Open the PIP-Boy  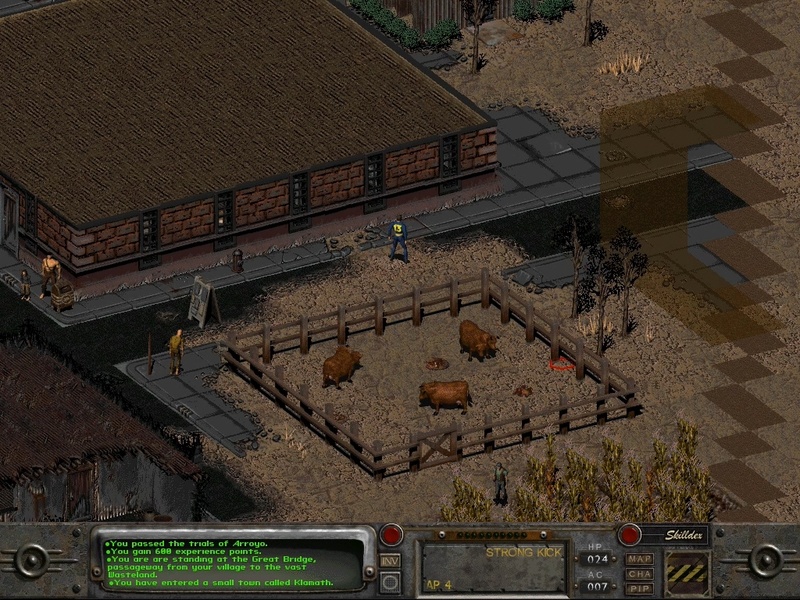(638, 588)
